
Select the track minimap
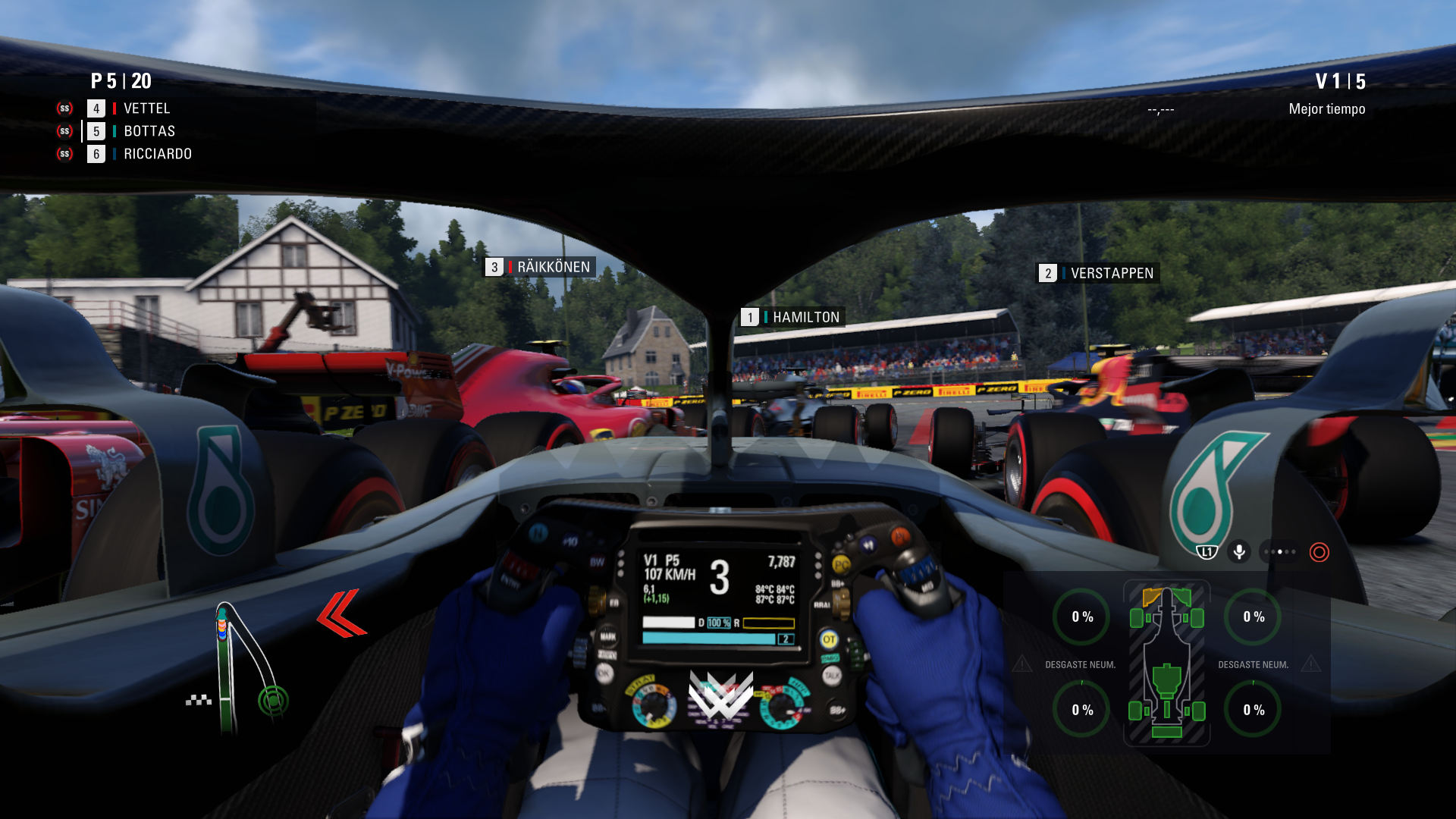click(x=244, y=669)
